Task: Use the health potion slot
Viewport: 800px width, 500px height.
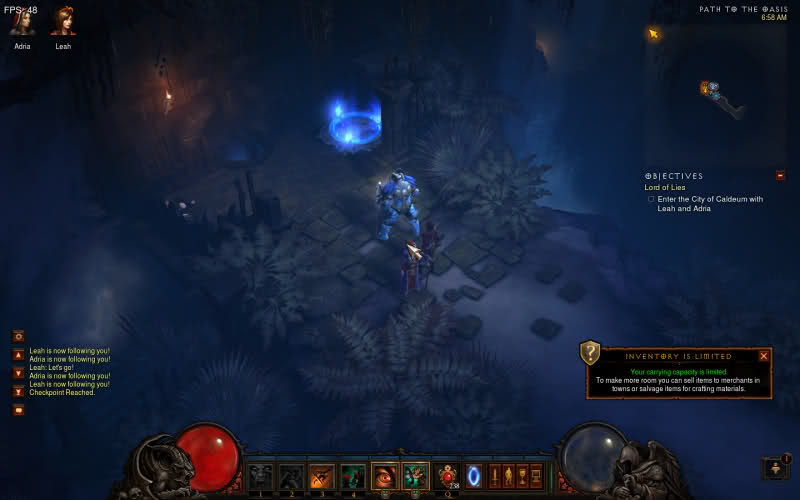Action: (448, 476)
